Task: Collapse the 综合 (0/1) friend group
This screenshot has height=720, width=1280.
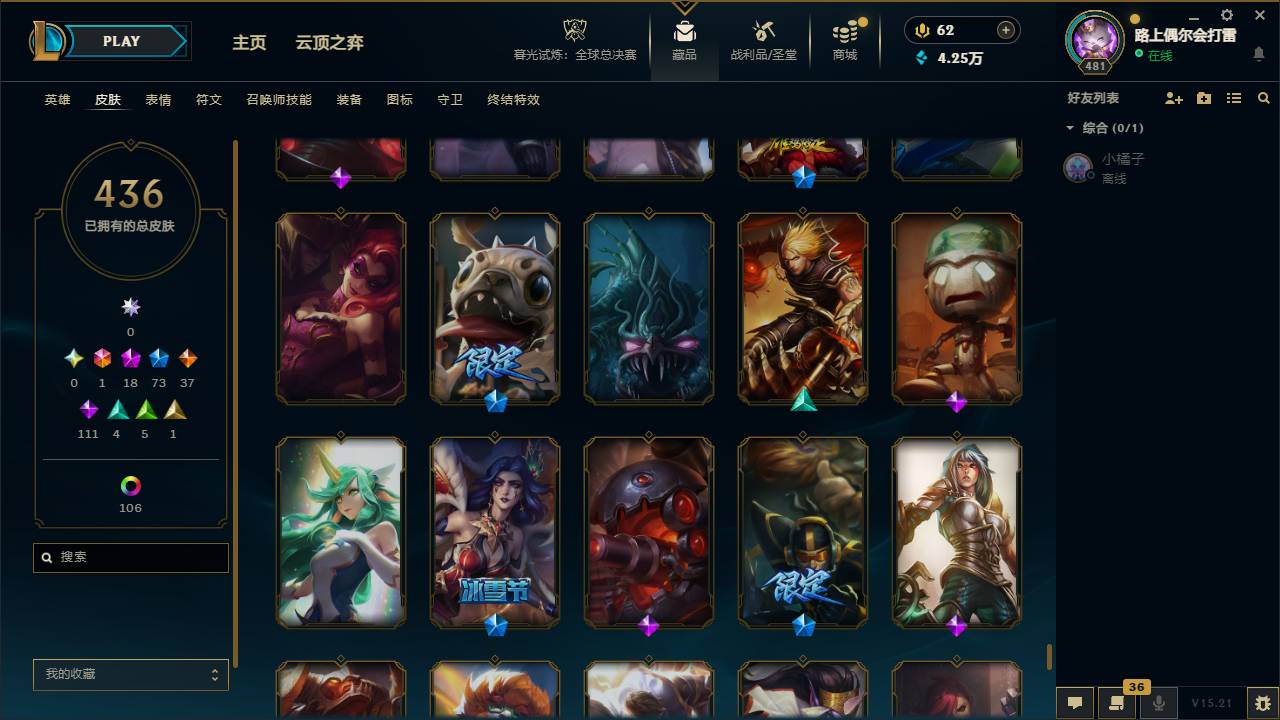Action: pyautogui.click(x=1071, y=128)
